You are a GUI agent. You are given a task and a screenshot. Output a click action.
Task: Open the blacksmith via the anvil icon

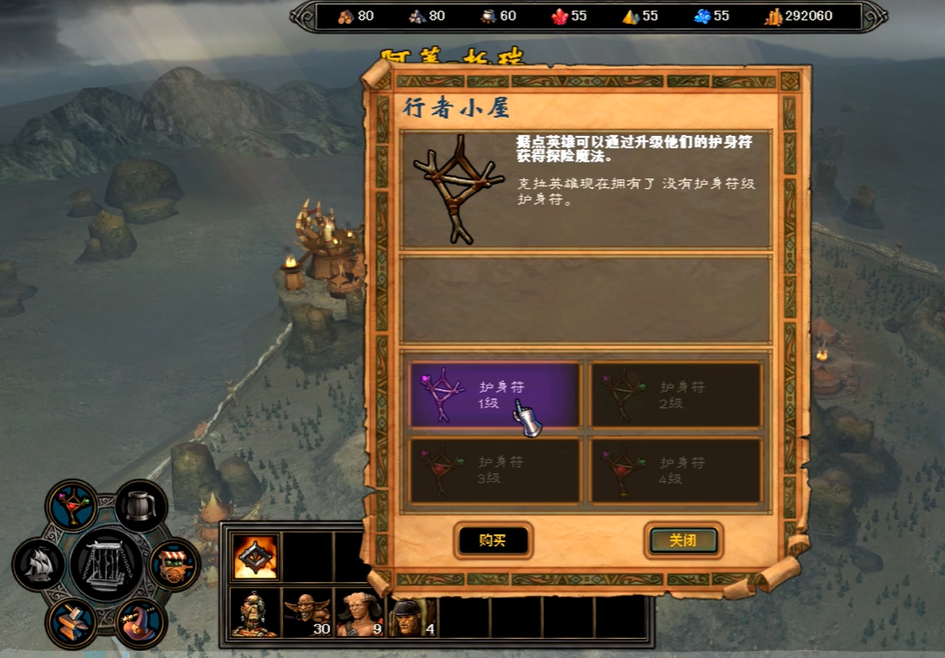coord(72,621)
